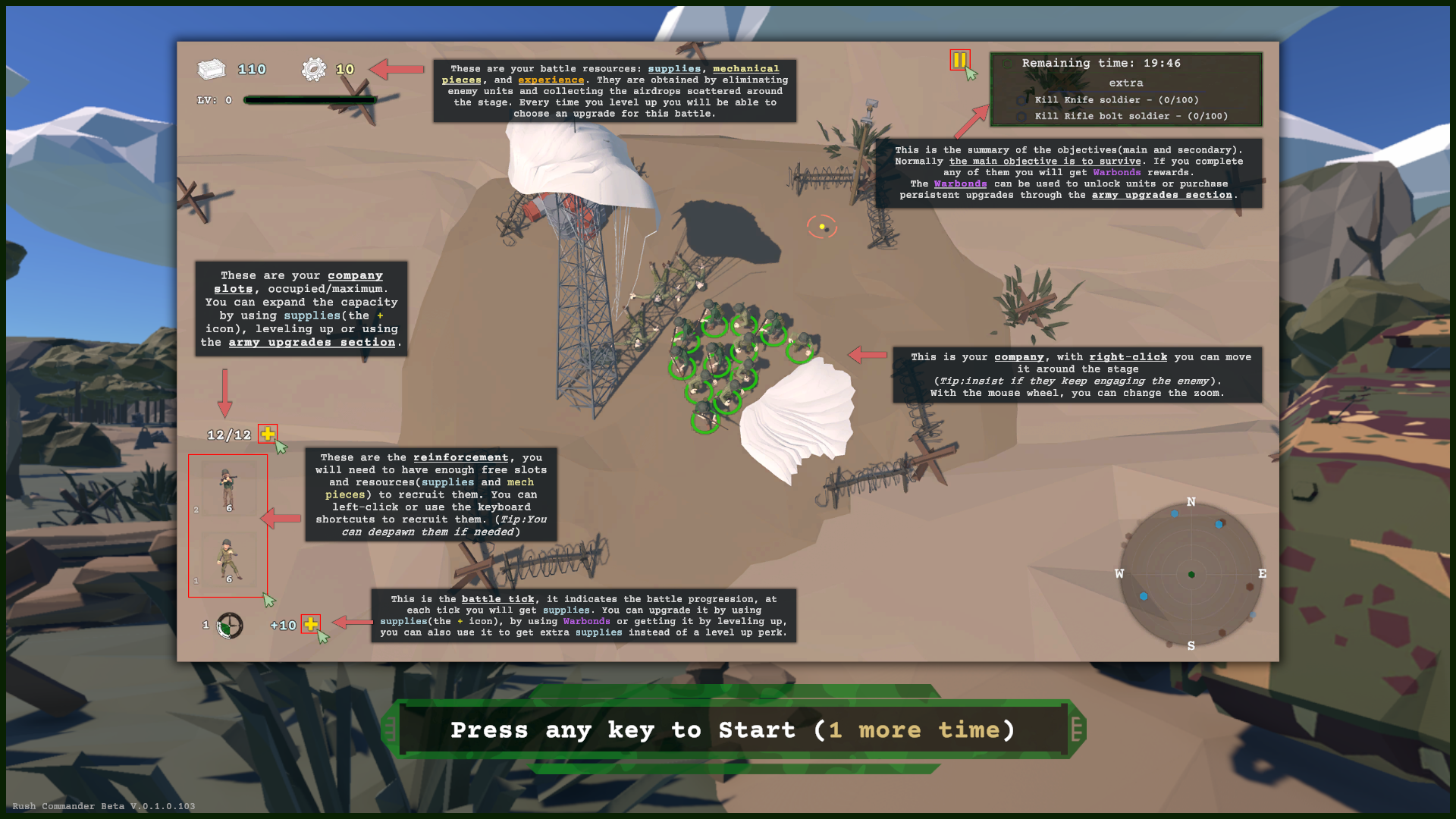
Task: Open the army upgrades section link
Action: 1162,195
